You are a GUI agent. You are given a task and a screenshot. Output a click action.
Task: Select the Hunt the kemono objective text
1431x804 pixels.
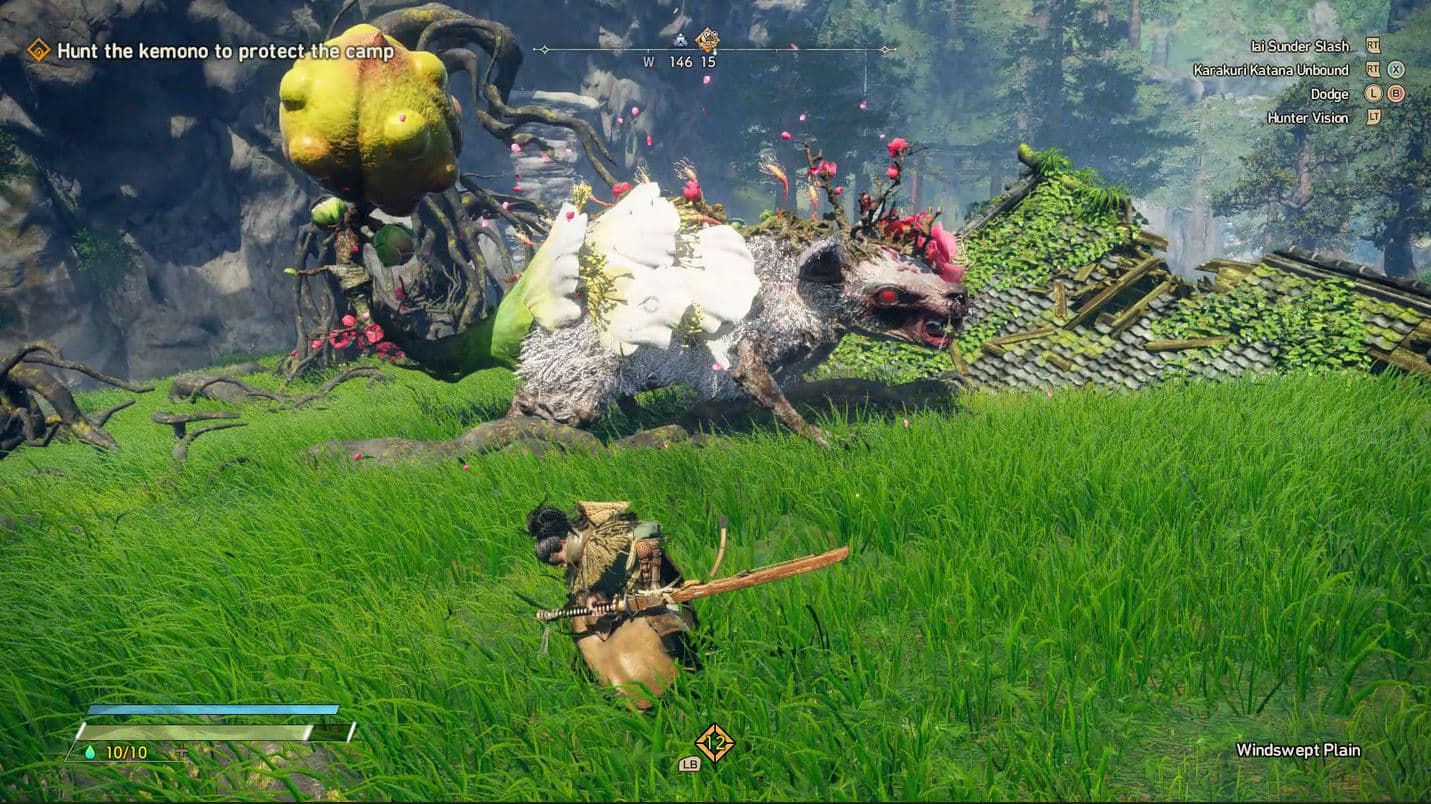(x=225, y=51)
